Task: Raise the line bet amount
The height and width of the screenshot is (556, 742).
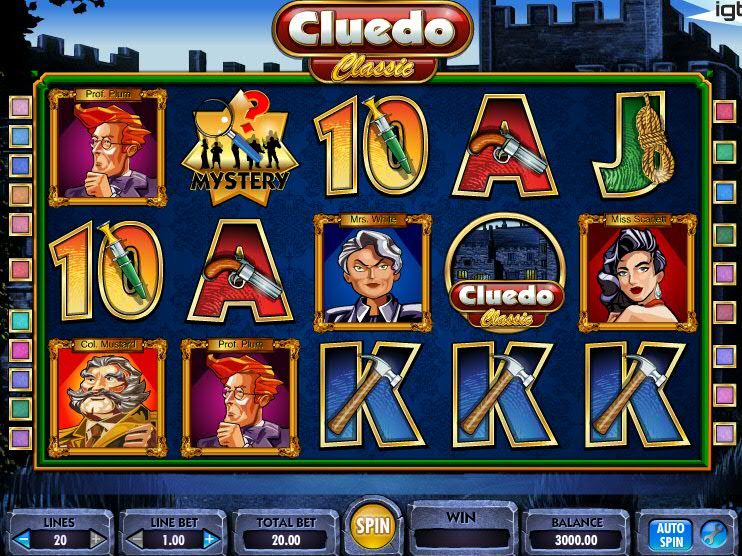Action: coord(210,540)
